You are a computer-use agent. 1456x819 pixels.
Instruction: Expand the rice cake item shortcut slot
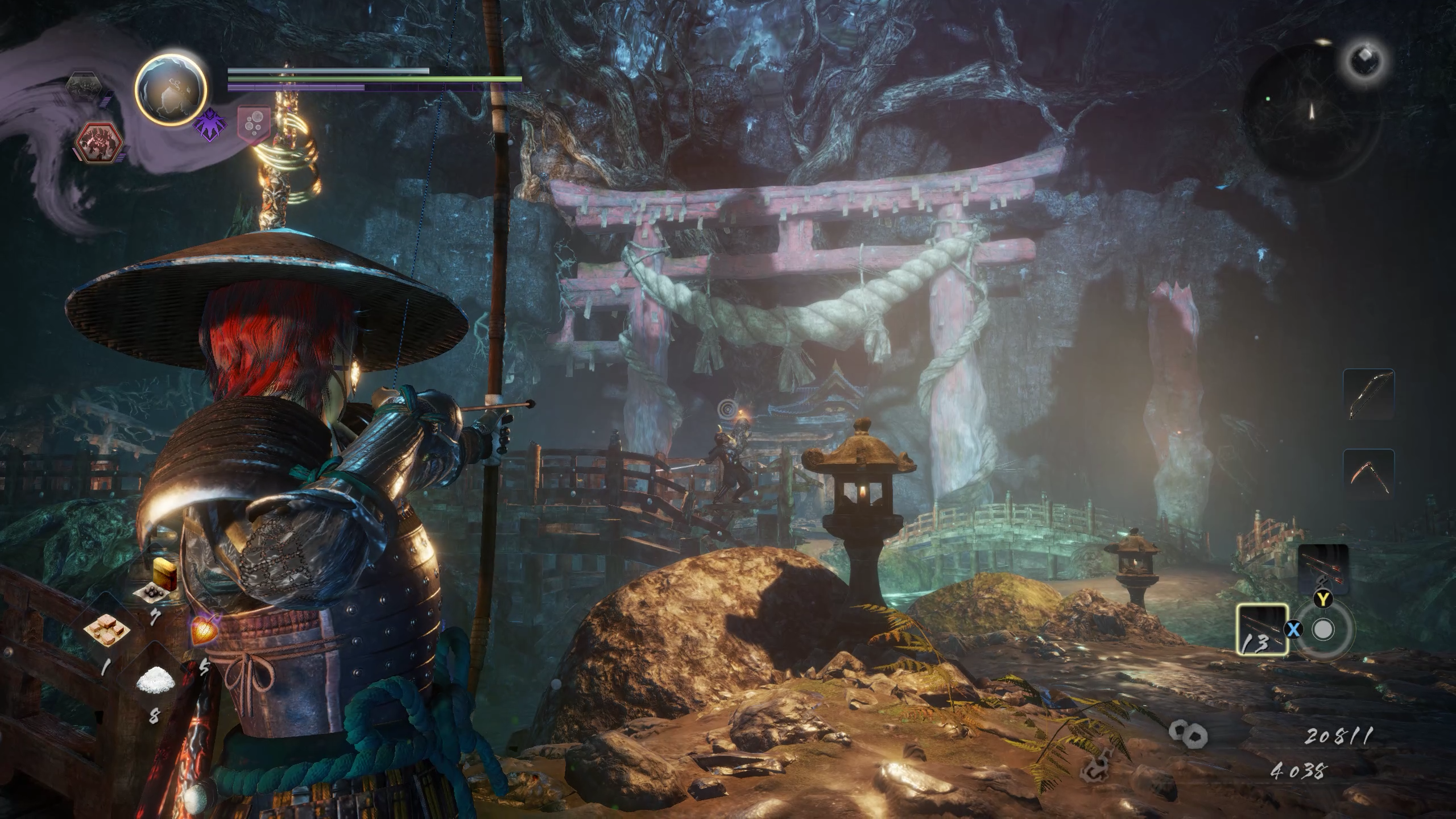tap(107, 630)
